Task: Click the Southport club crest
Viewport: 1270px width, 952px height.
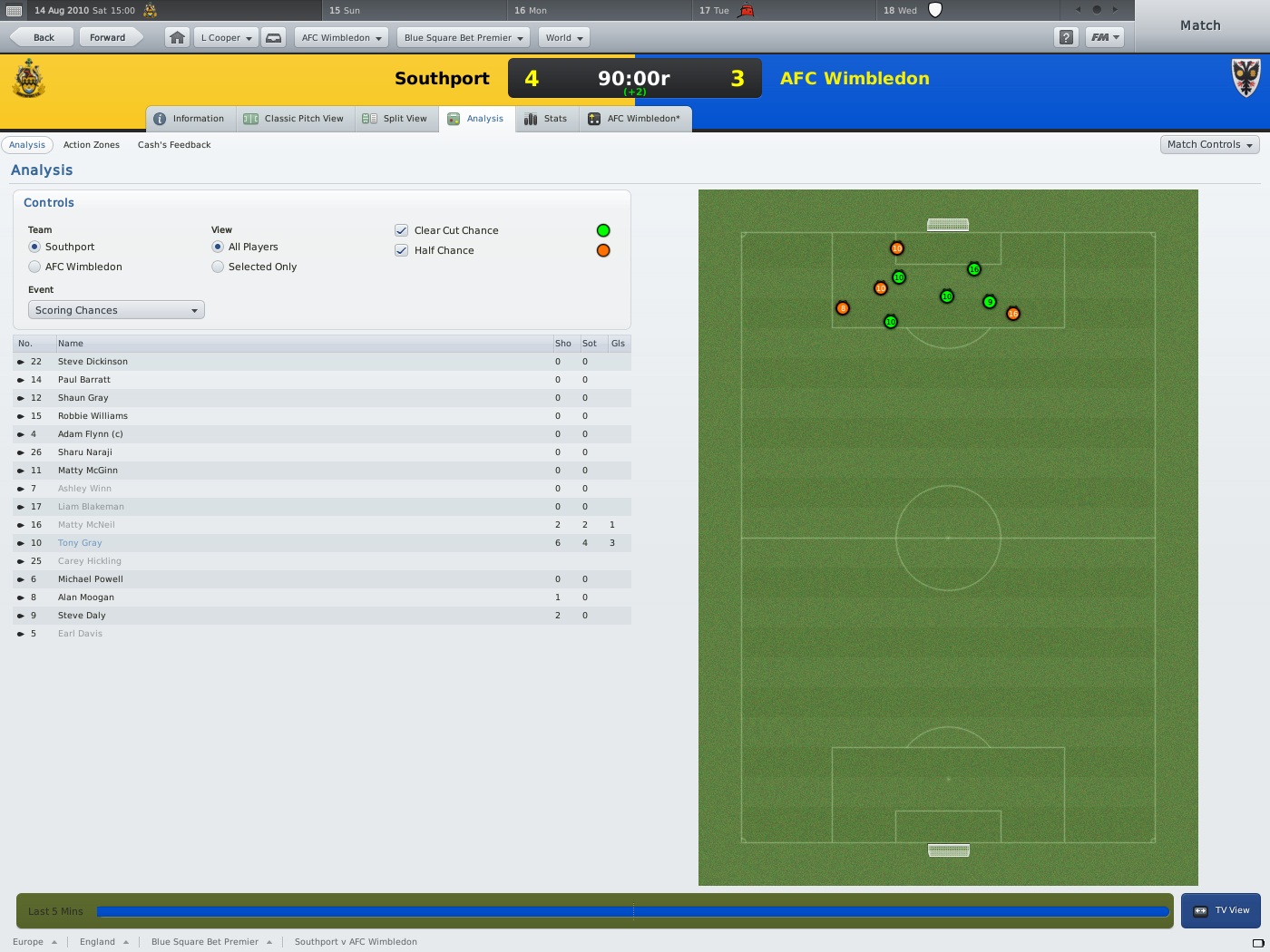Action: (x=28, y=80)
